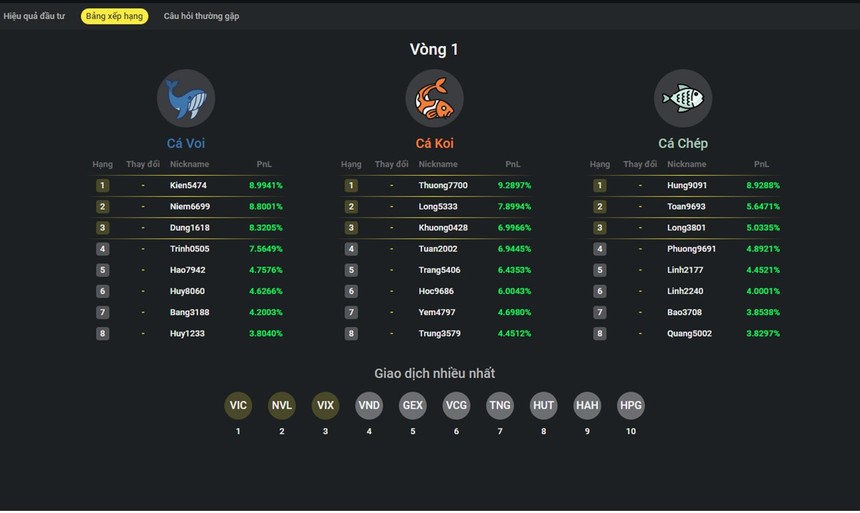Open top-ranked player Kien5474's row

[188, 185]
